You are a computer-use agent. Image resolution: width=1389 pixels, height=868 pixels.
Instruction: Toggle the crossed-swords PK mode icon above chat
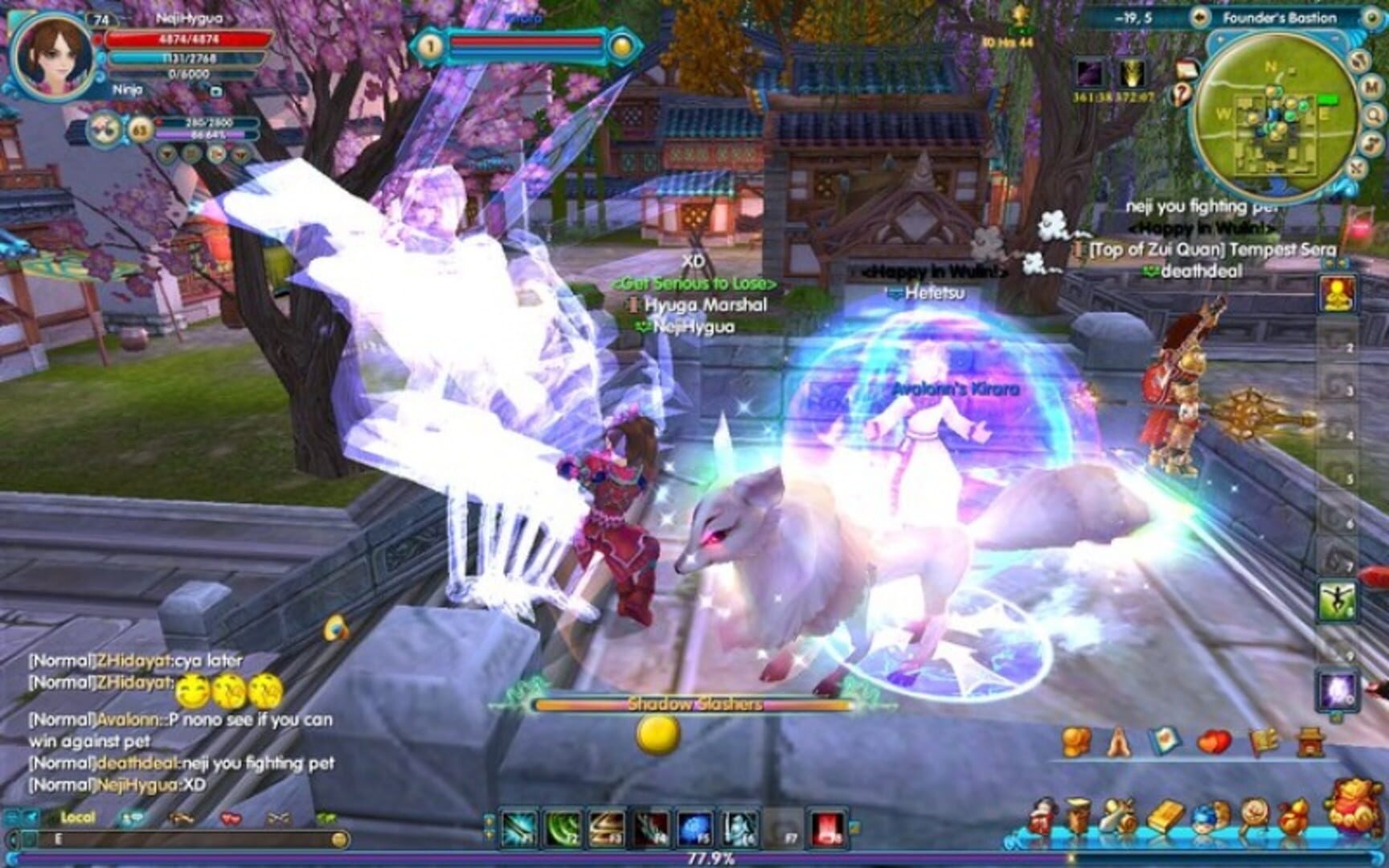[277, 819]
